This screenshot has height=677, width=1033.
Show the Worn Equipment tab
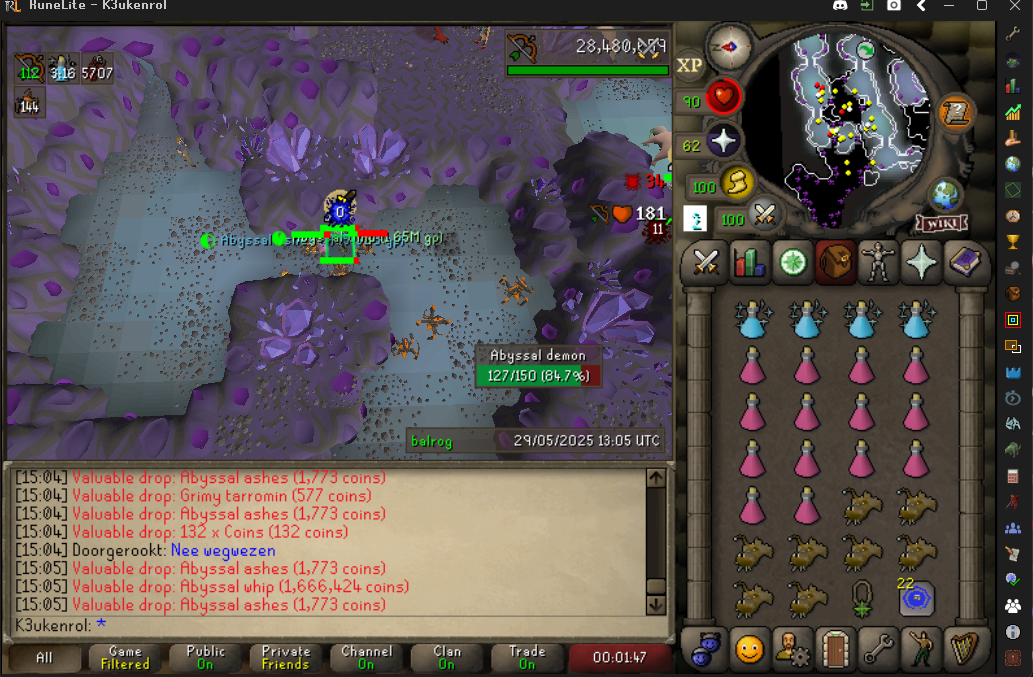pos(879,262)
